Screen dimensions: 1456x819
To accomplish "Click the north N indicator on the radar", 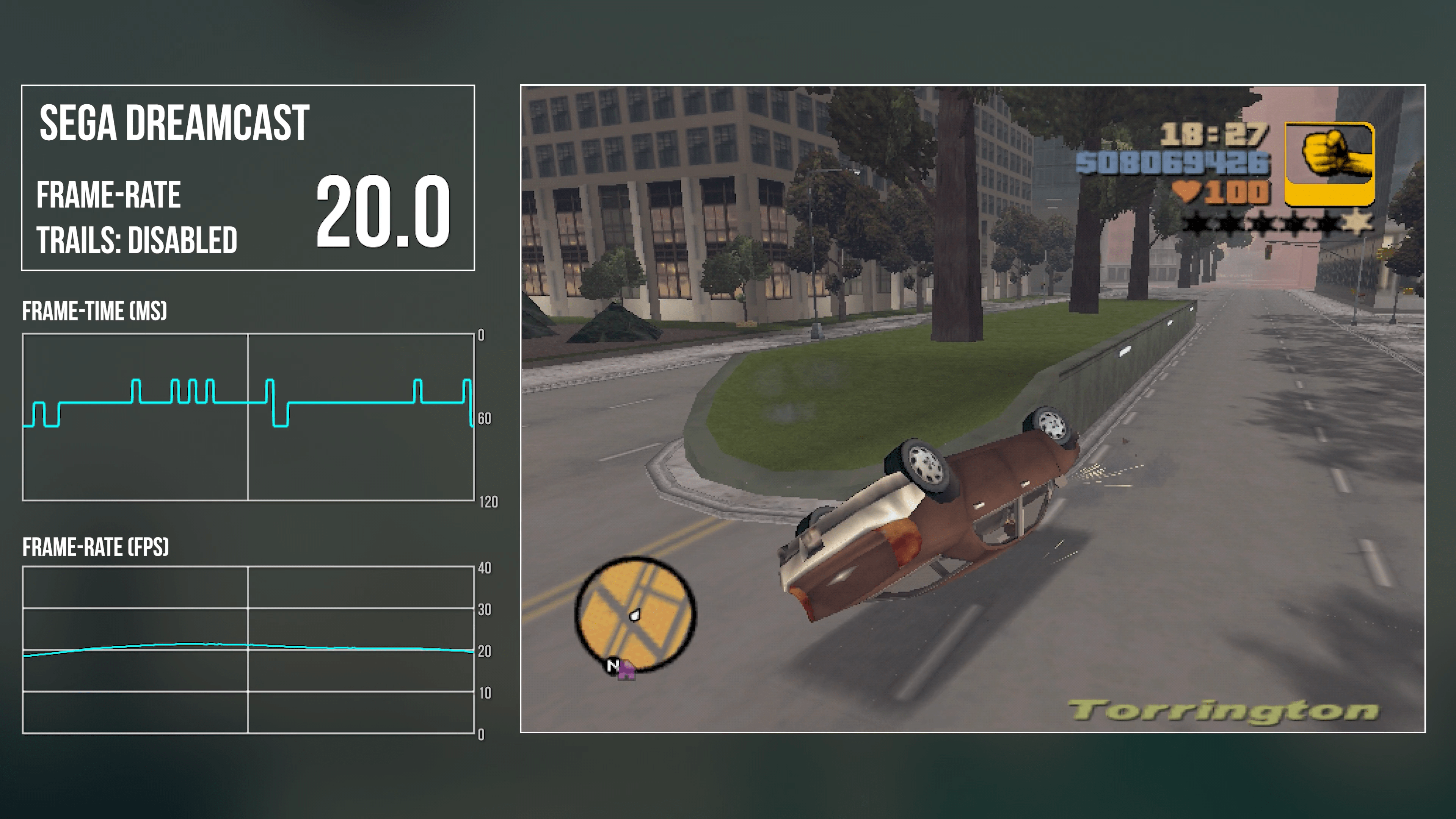I will [612, 665].
